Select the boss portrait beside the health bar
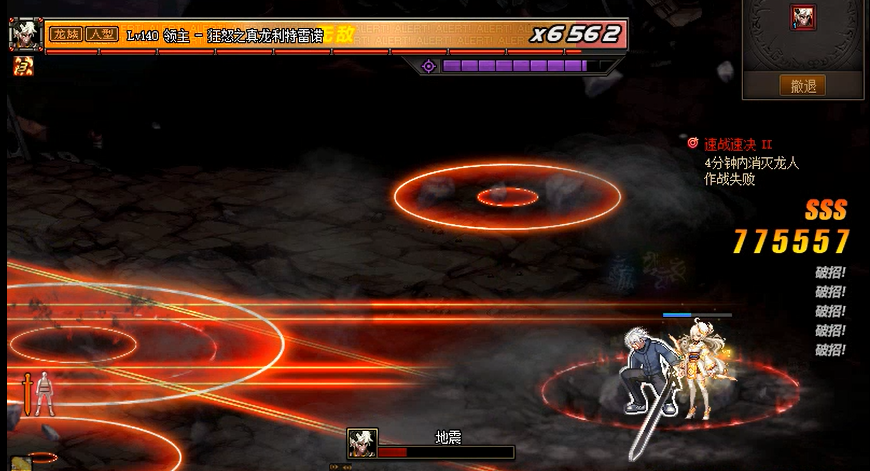Screen dimensions: 870x471 [x=24, y=34]
